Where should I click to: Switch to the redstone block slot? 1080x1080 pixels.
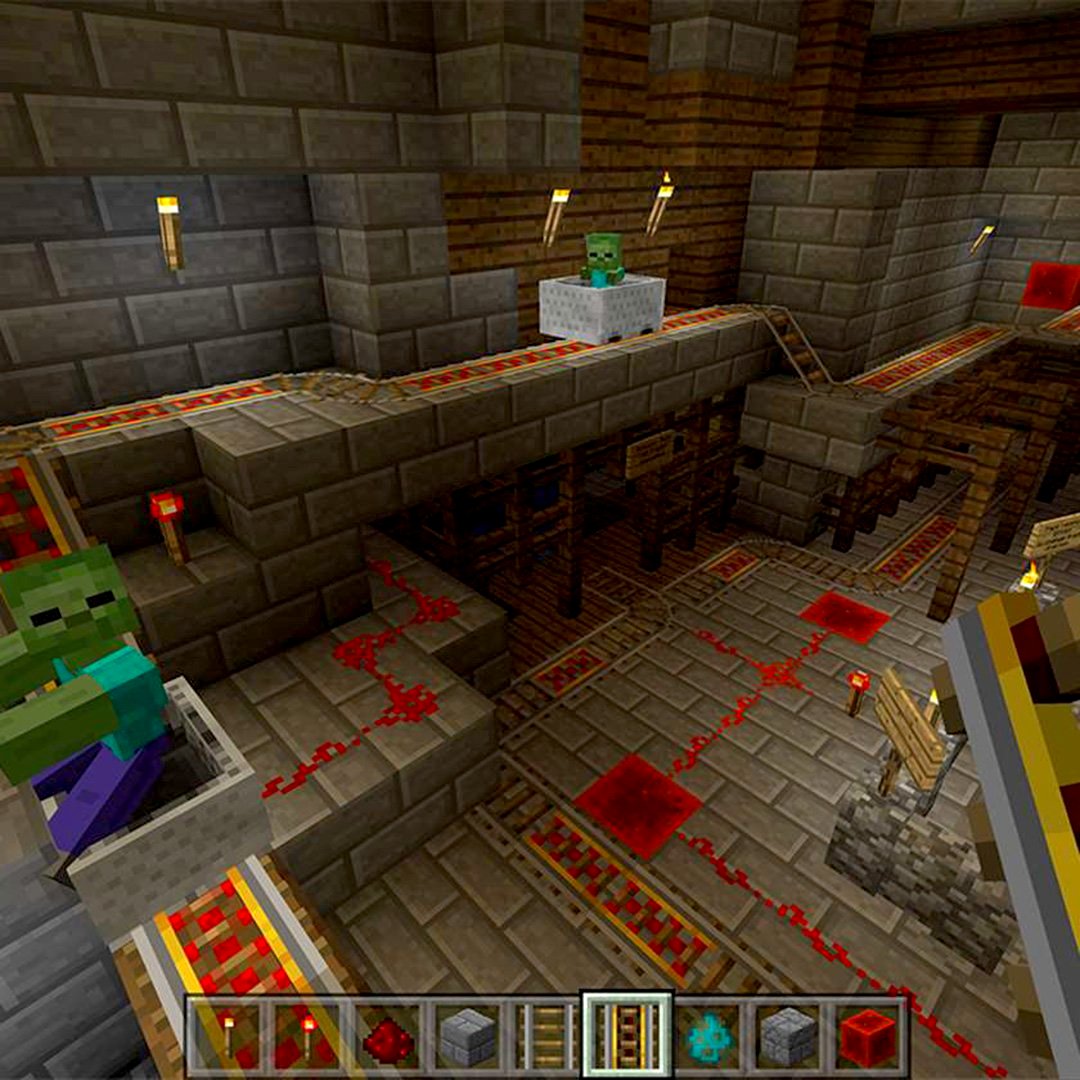[867, 1037]
